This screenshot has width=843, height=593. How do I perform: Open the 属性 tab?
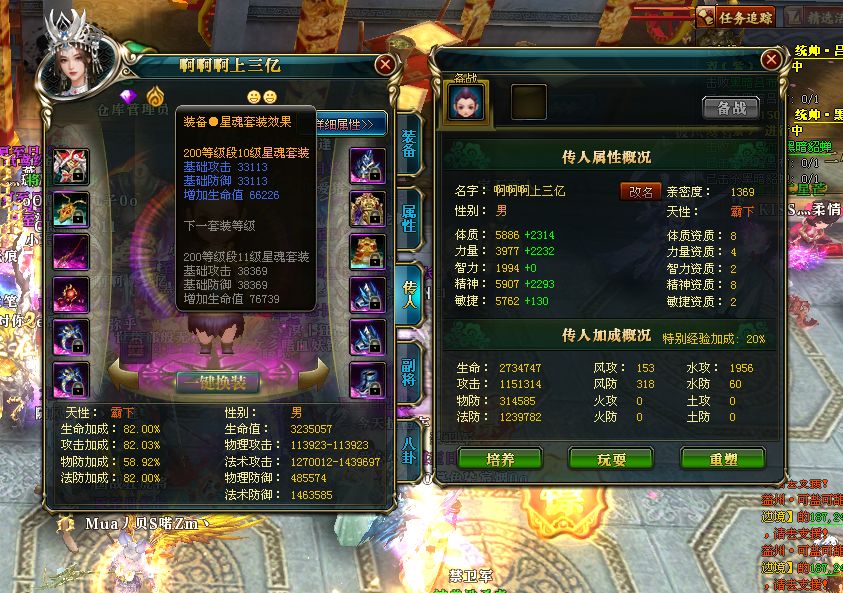click(x=409, y=219)
